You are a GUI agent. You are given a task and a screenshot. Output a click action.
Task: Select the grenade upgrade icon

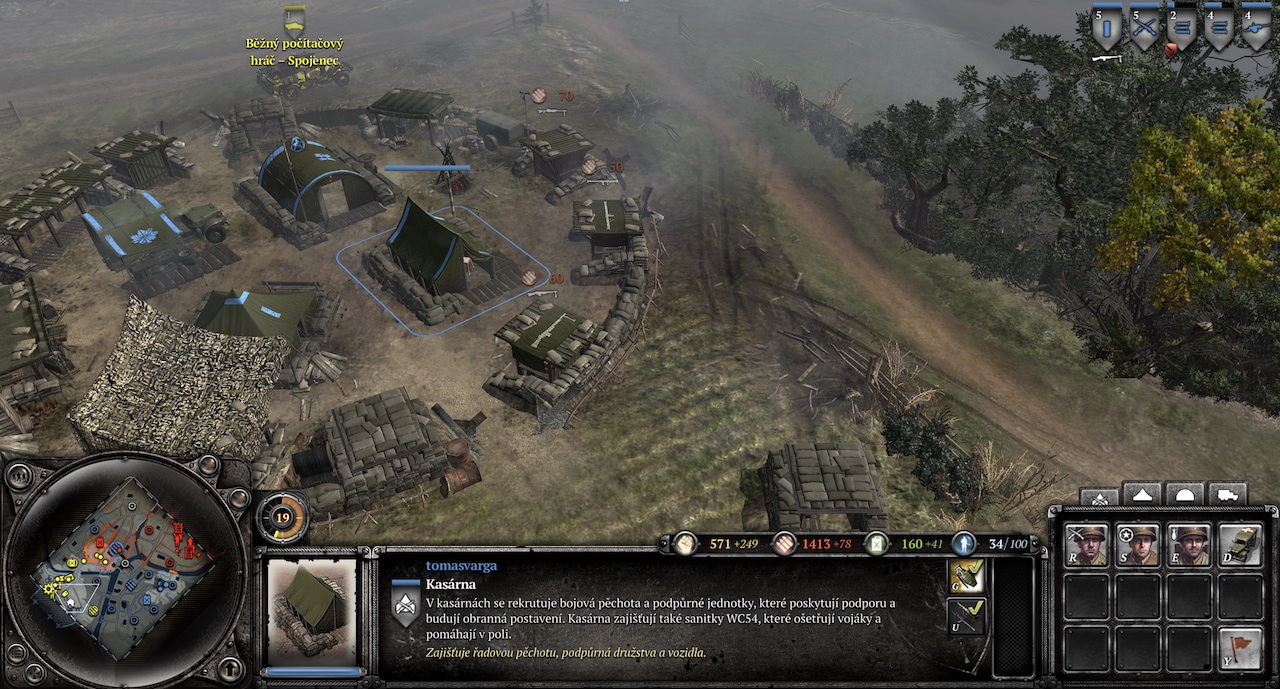(x=965, y=575)
